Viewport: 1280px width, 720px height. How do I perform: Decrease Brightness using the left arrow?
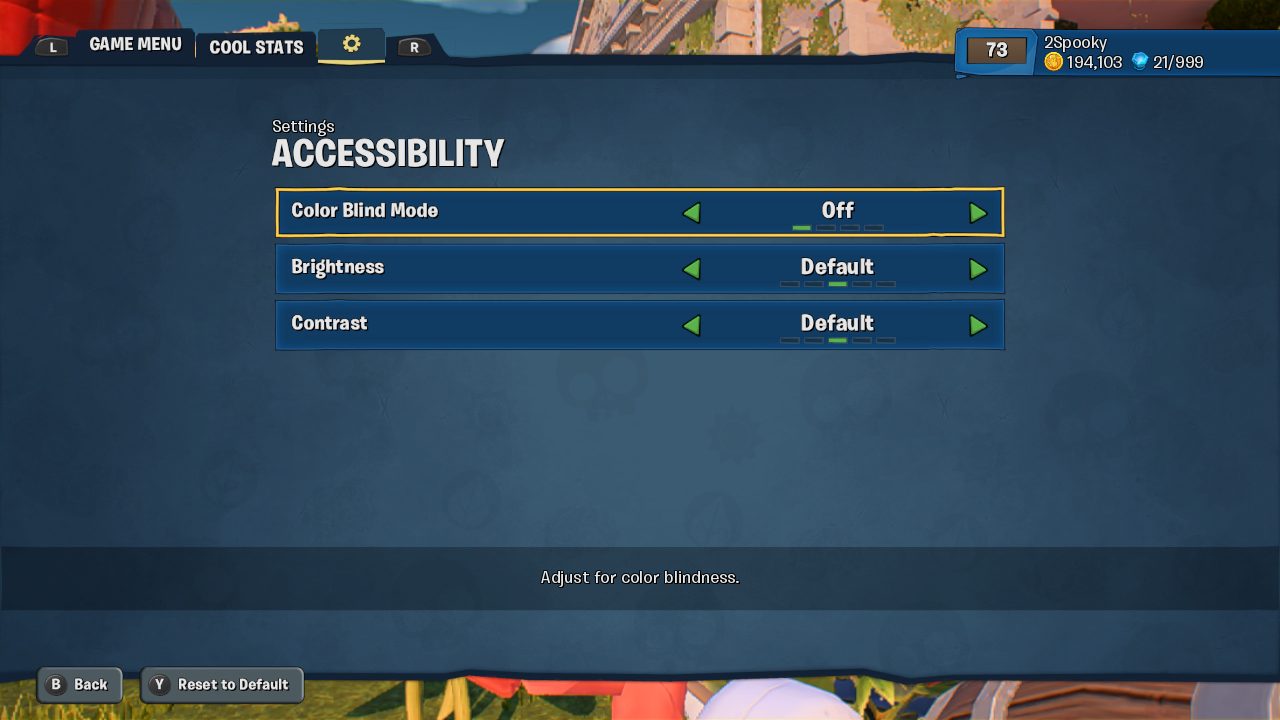tap(693, 269)
